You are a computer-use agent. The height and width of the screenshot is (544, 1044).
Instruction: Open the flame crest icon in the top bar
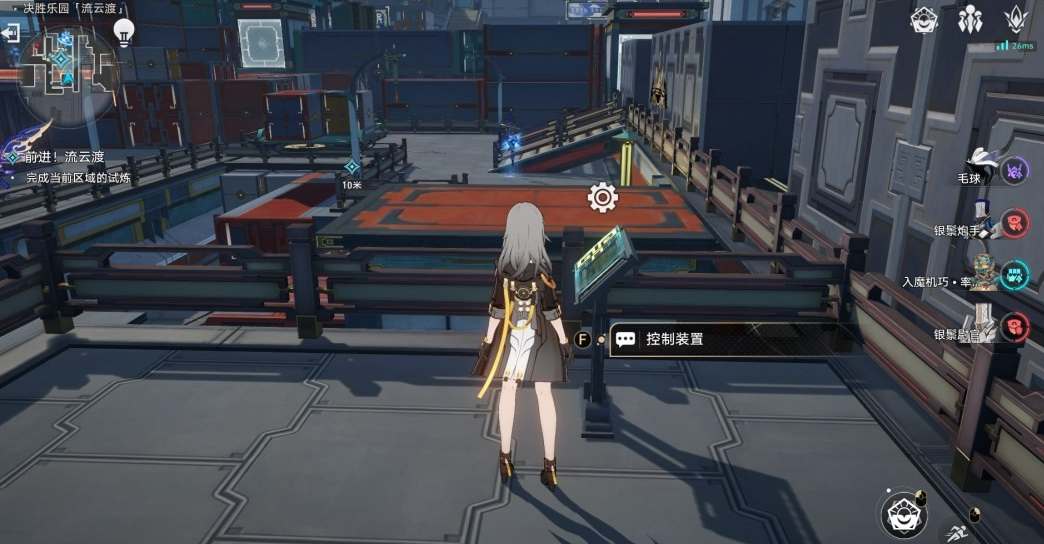pos(1016,19)
